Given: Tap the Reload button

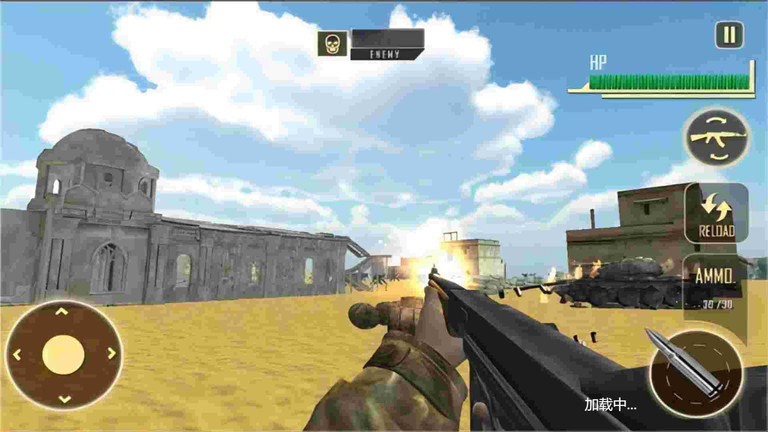Looking at the screenshot, I should coord(716,212).
